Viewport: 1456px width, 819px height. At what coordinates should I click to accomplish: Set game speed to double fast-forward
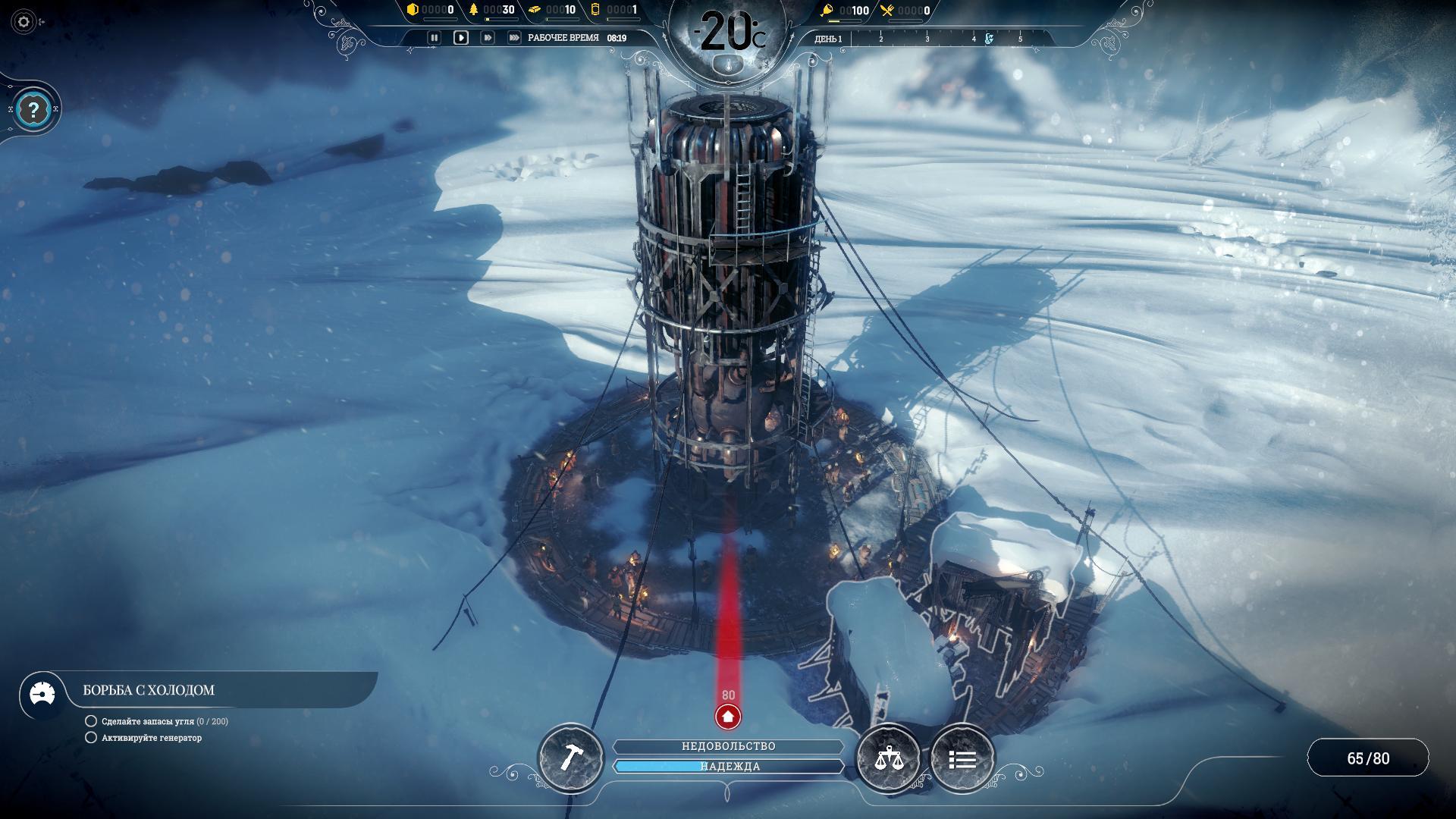487,37
